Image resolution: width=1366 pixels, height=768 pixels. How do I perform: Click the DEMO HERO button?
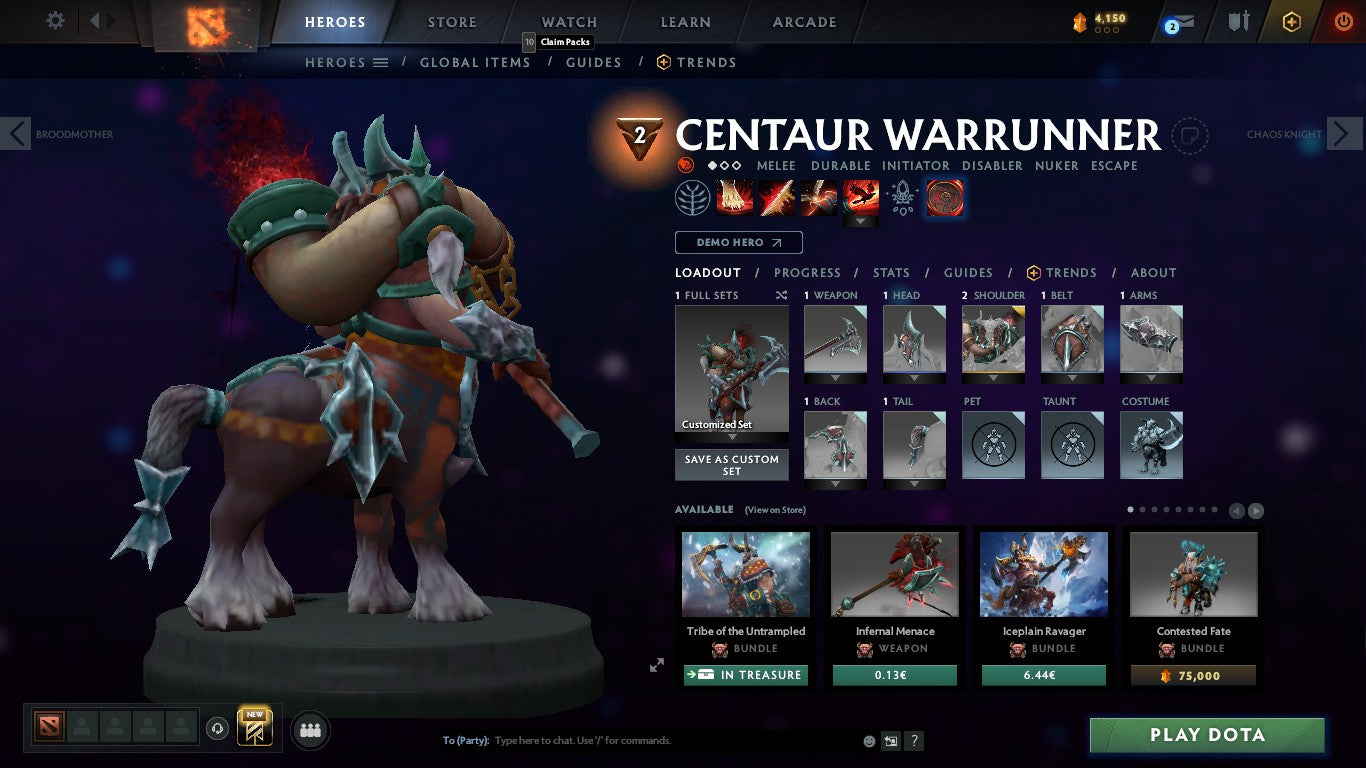coord(737,242)
